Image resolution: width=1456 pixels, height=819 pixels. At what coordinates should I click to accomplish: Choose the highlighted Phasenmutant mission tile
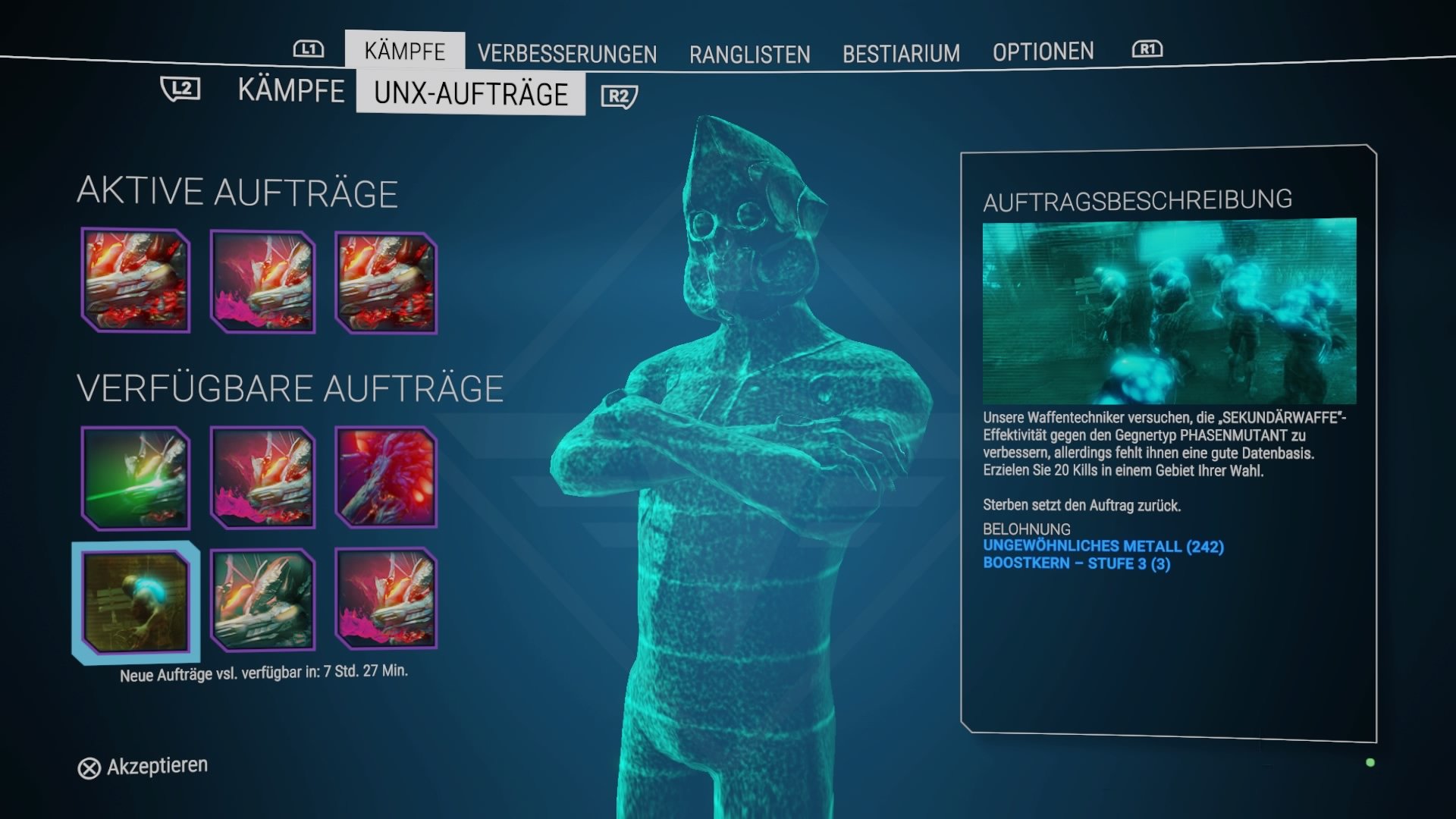click(136, 602)
